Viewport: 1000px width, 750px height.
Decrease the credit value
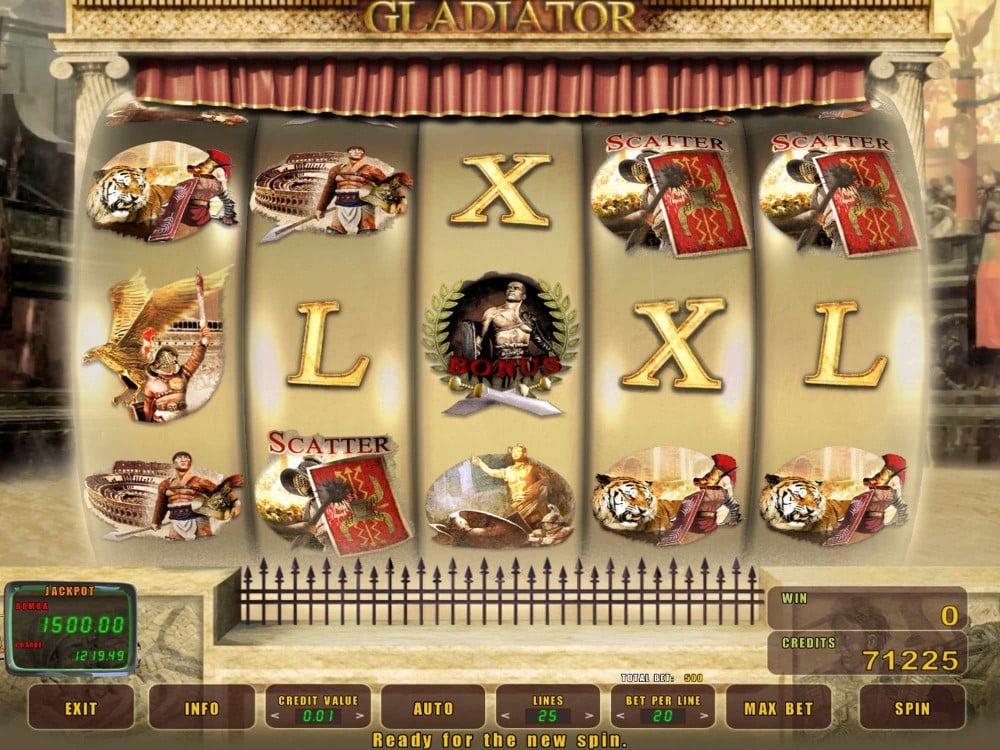pyautogui.click(x=273, y=716)
